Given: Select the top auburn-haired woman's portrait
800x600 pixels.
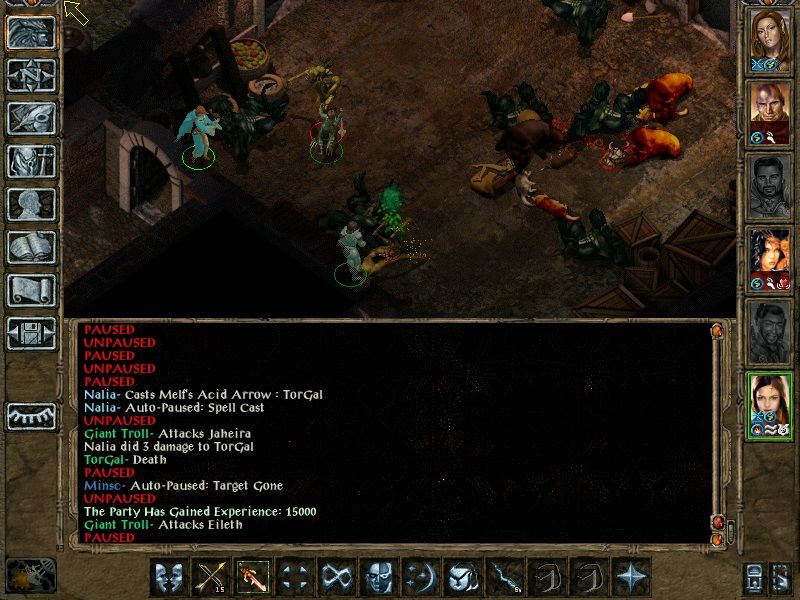Looking at the screenshot, I should coord(771,40).
